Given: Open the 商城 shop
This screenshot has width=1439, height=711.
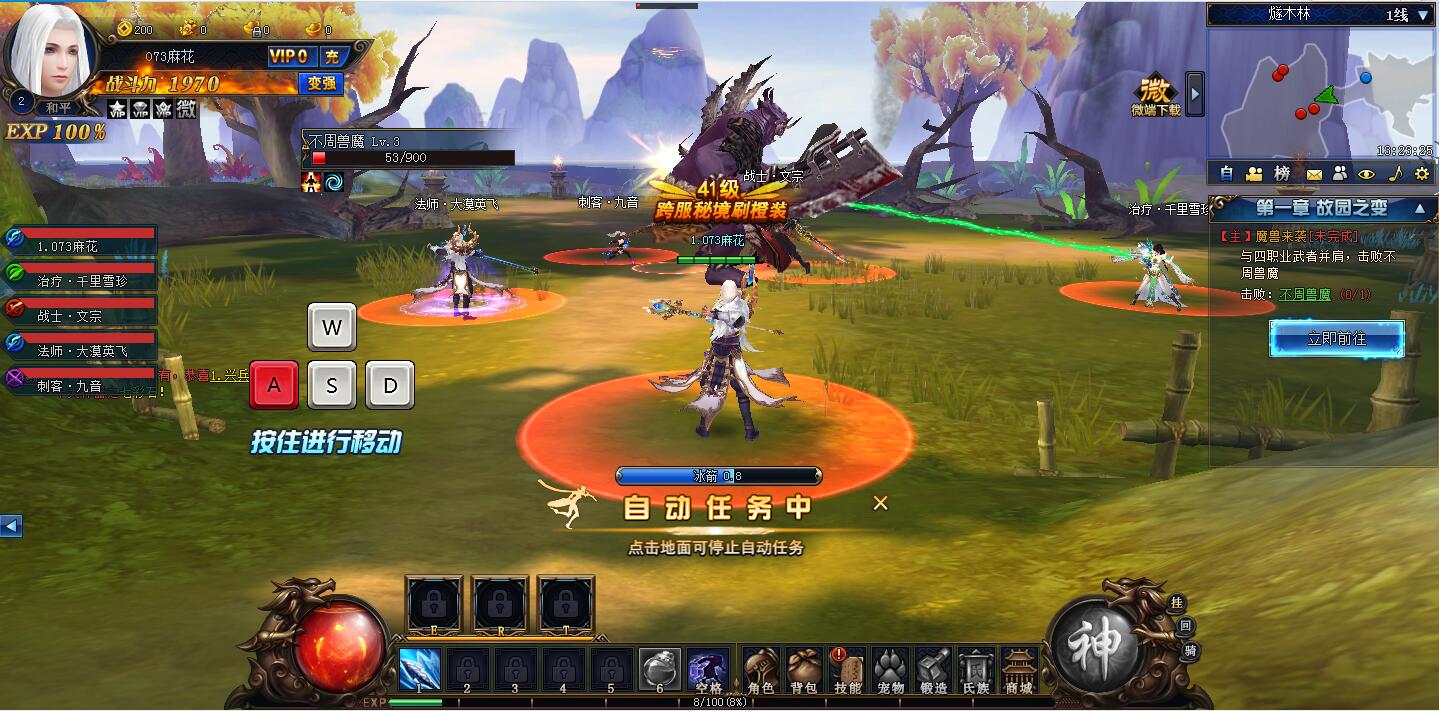Looking at the screenshot, I should [x=1019, y=669].
